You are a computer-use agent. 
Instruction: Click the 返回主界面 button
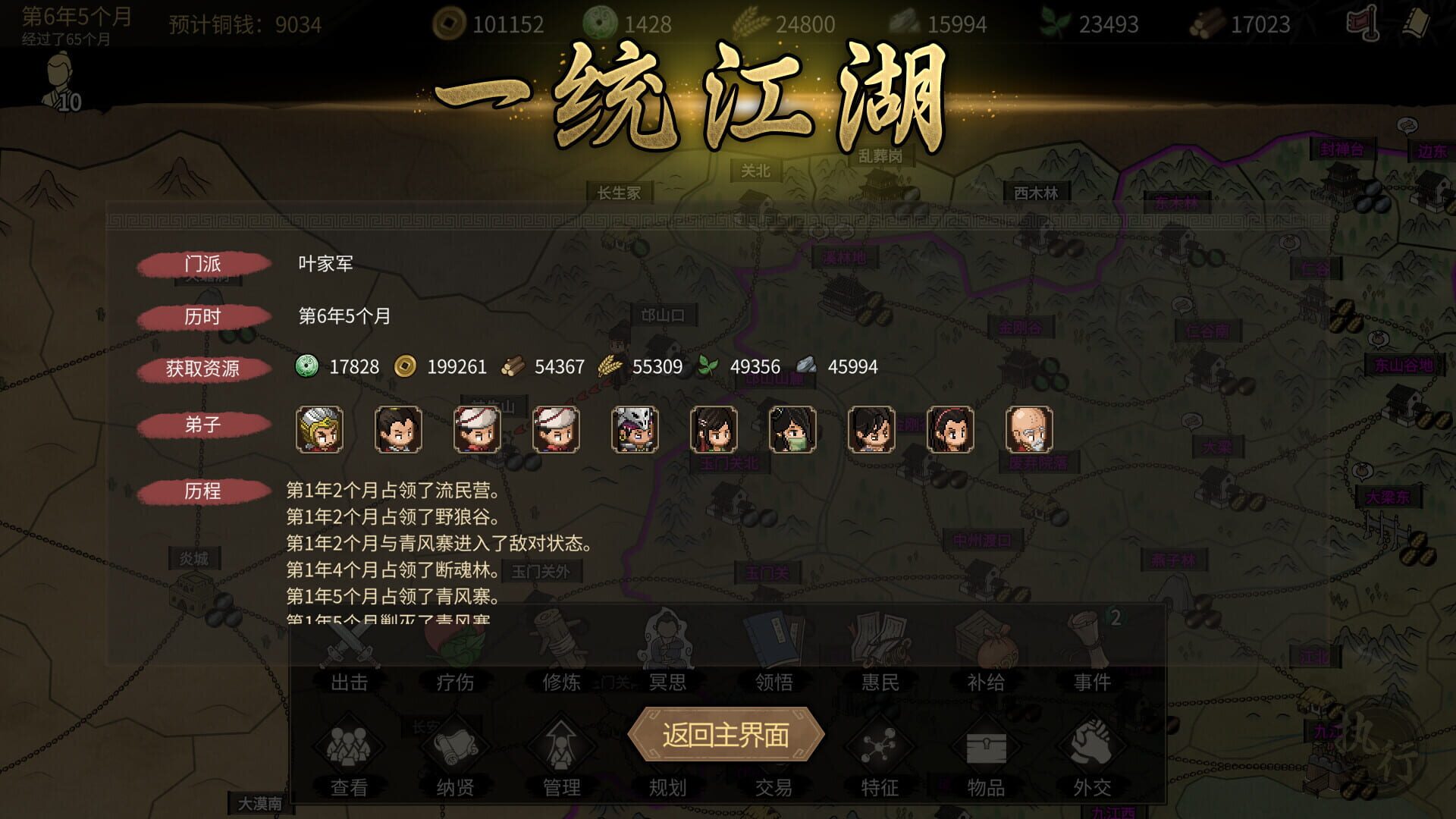click(x=728, y=735)
